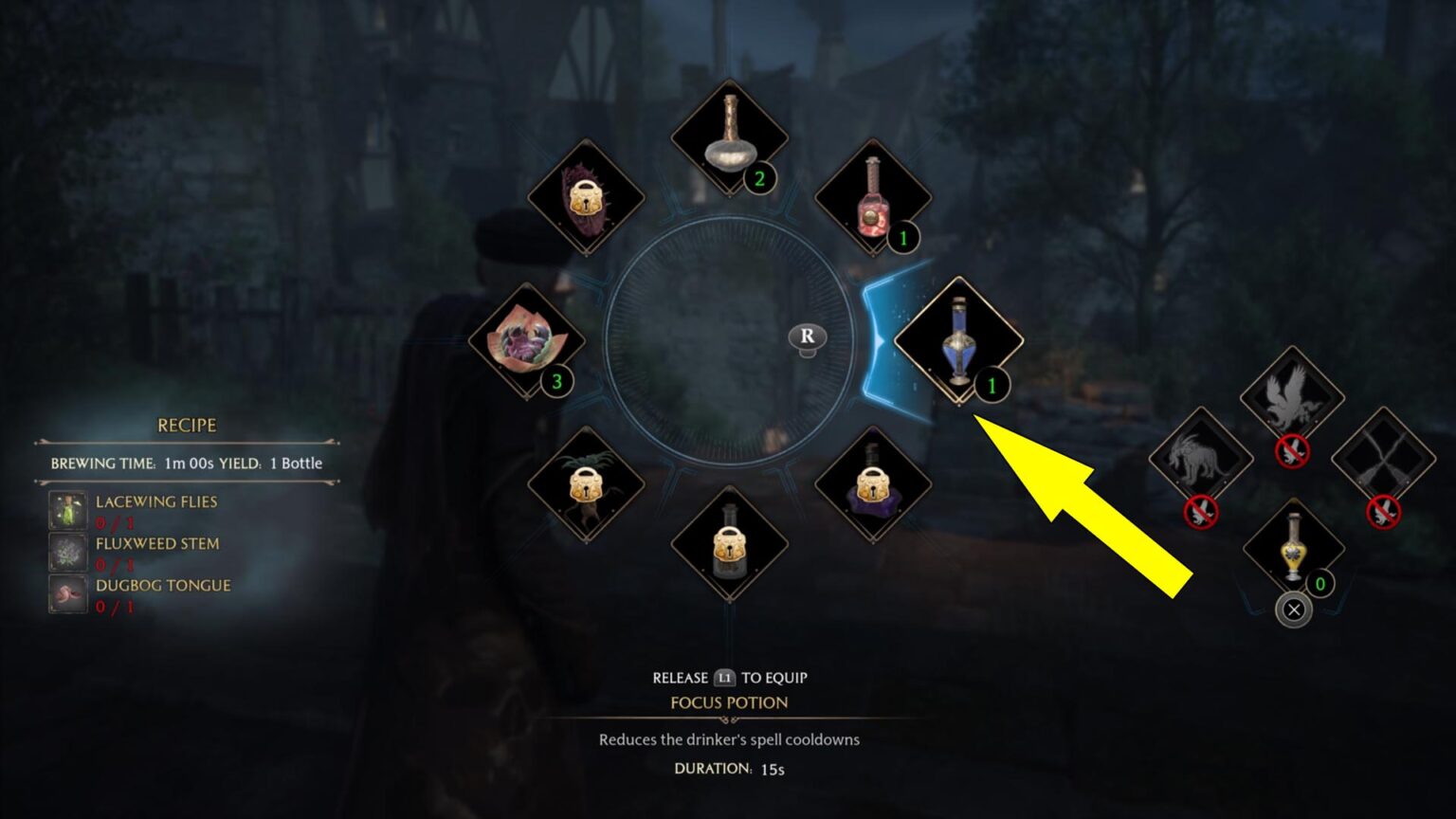Click the Fluxweed Stem ingredient icon
The height and width of the screenshot is (819, 1456).
pos(66,553)
